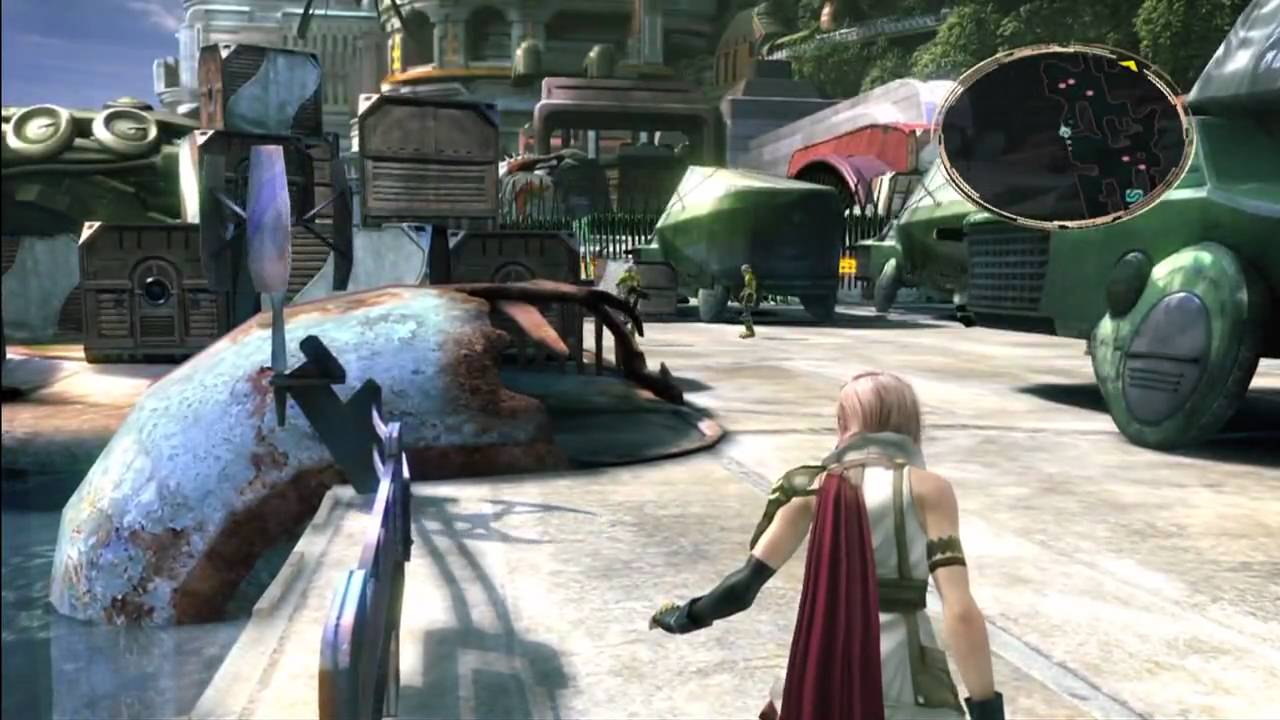1280x720 pixels.
Task: Click the cyan waypoint swirl marker on minimap
Action: point(1065,130)
